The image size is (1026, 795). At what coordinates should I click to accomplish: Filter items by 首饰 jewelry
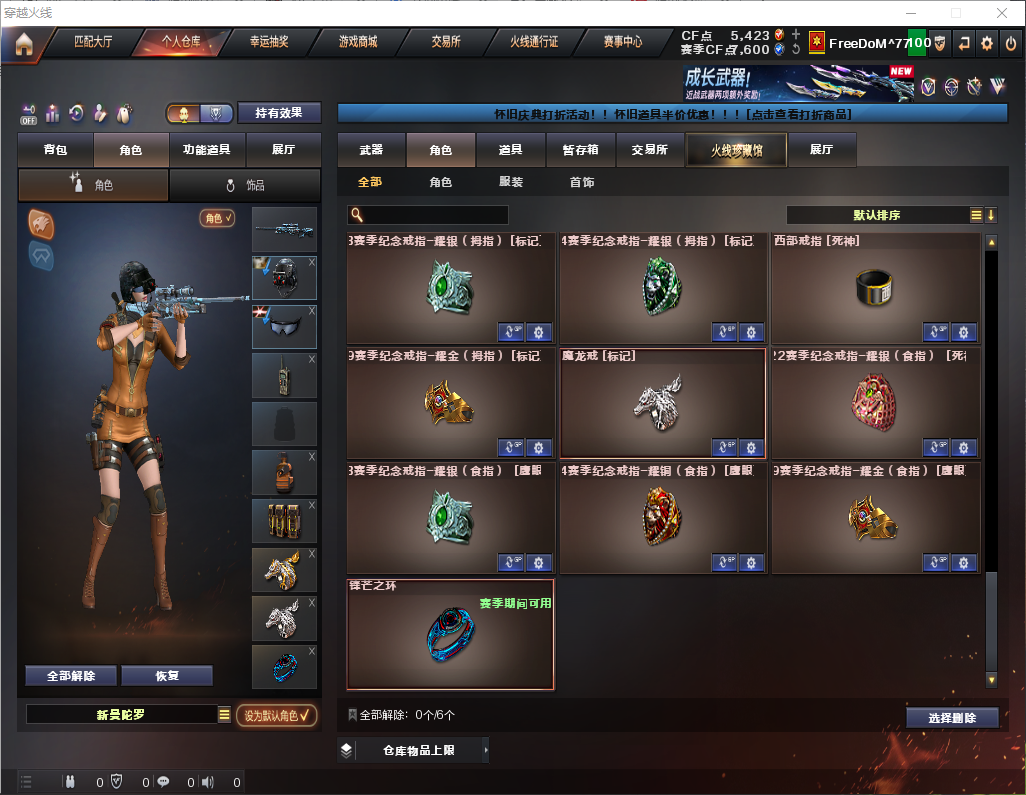tap(582, 183)
